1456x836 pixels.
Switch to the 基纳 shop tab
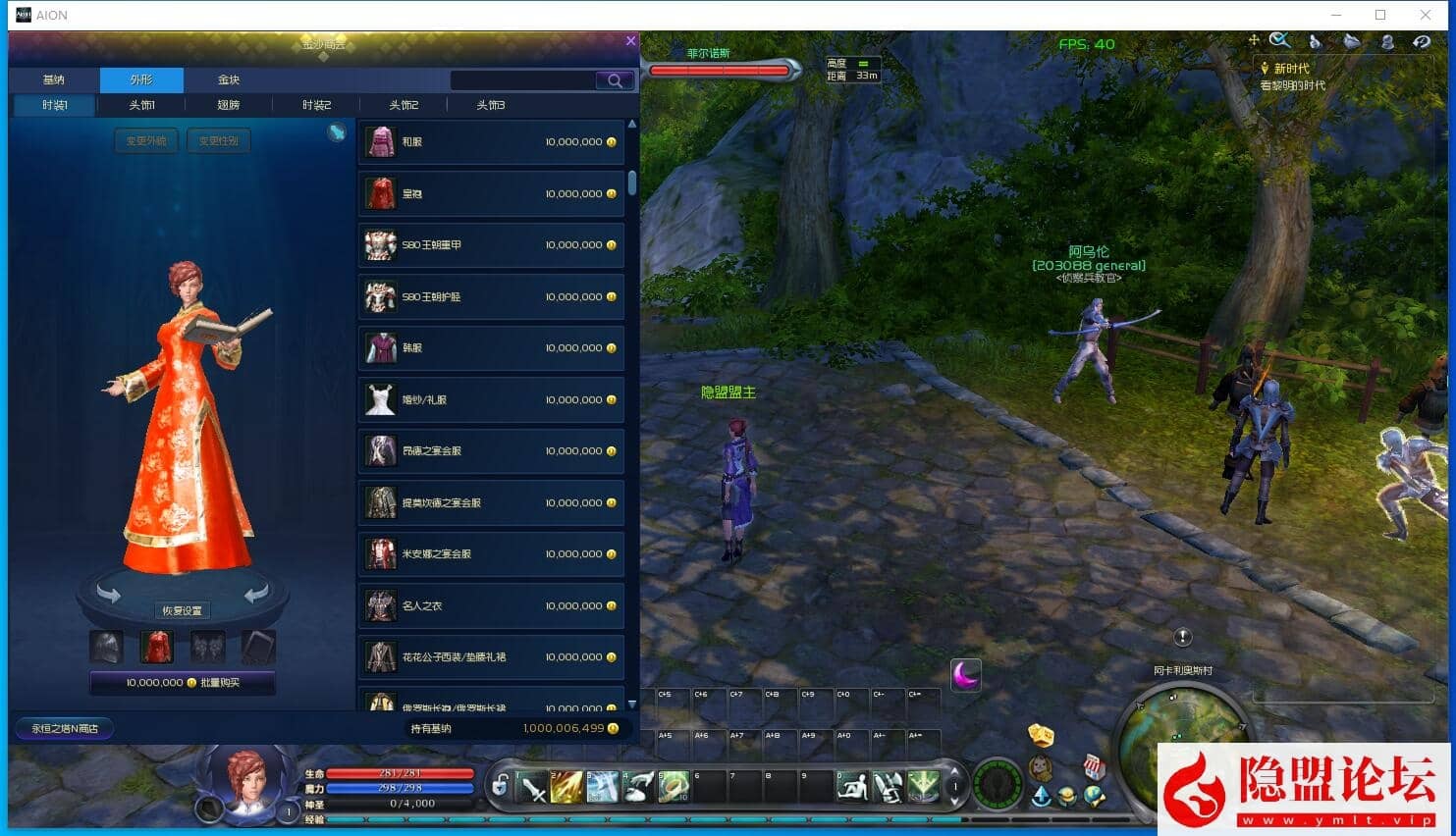point(54,79)
